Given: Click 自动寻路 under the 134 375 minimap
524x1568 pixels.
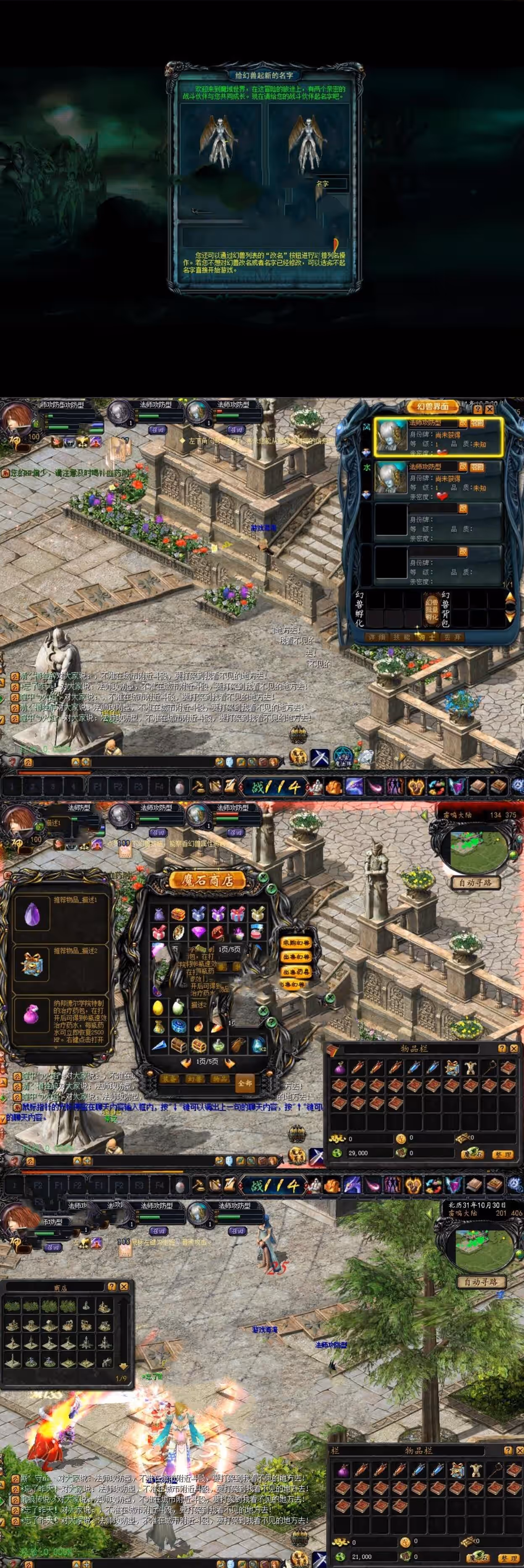Looking at the screenshot, I should pyautogui.click(x=475, y=882).
